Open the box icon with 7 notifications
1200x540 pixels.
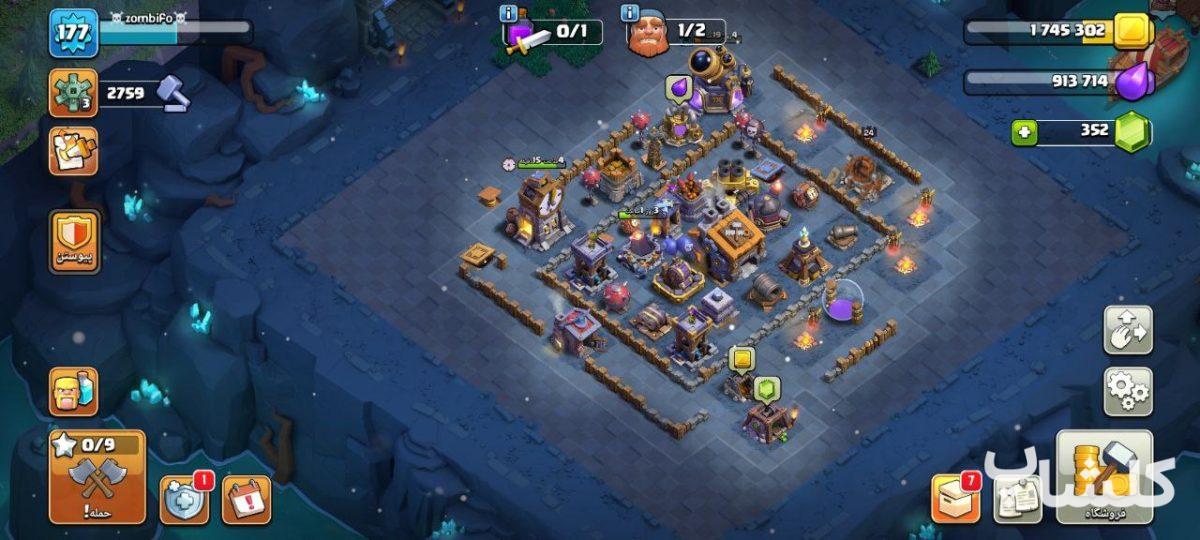[955, 497]
